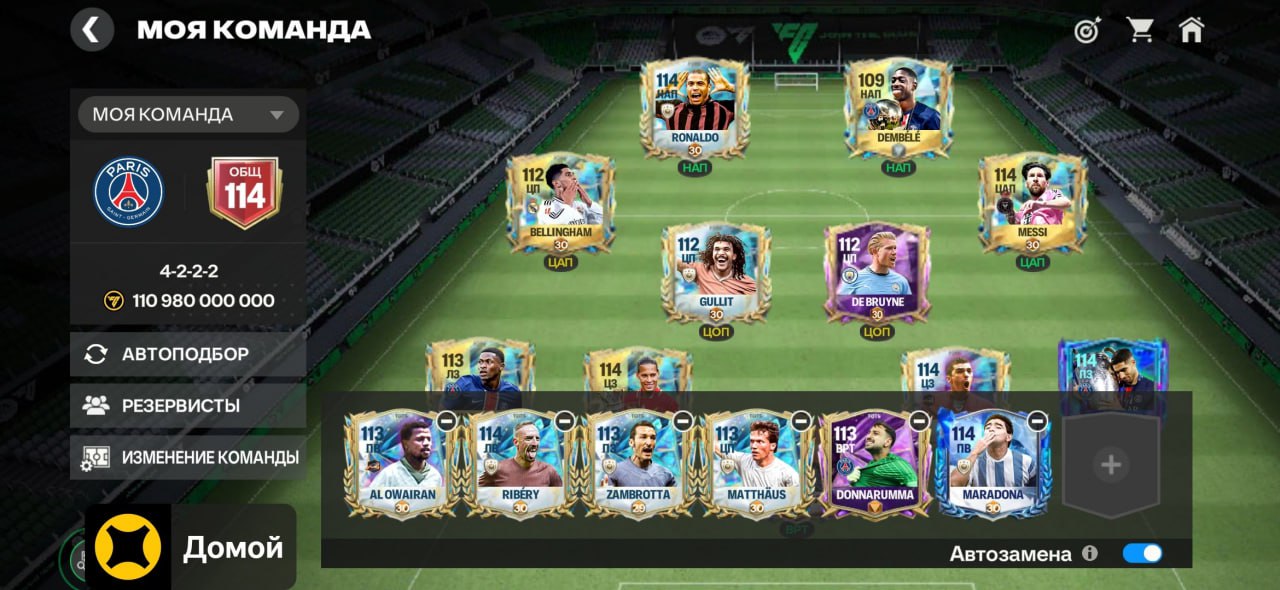Toggle the Автозамена switch
This screenshot has width=1280, height=590.
(x=1142, y=553)
